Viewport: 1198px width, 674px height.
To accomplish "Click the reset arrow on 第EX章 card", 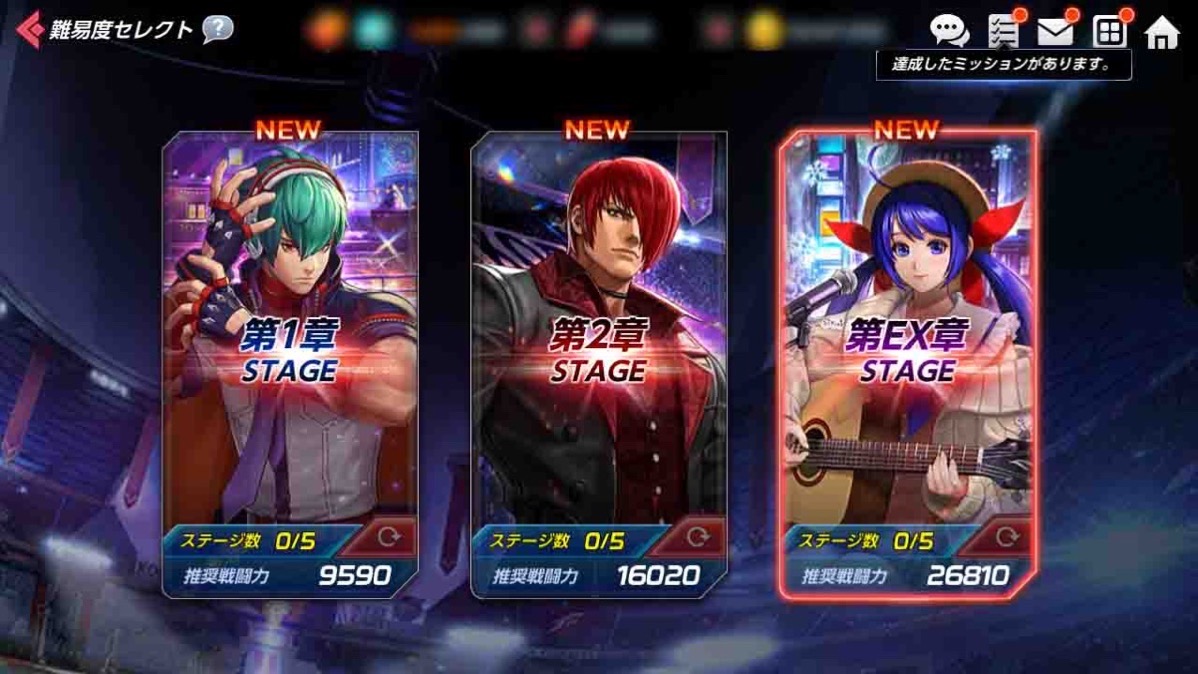I will (x=1006, y=539).
